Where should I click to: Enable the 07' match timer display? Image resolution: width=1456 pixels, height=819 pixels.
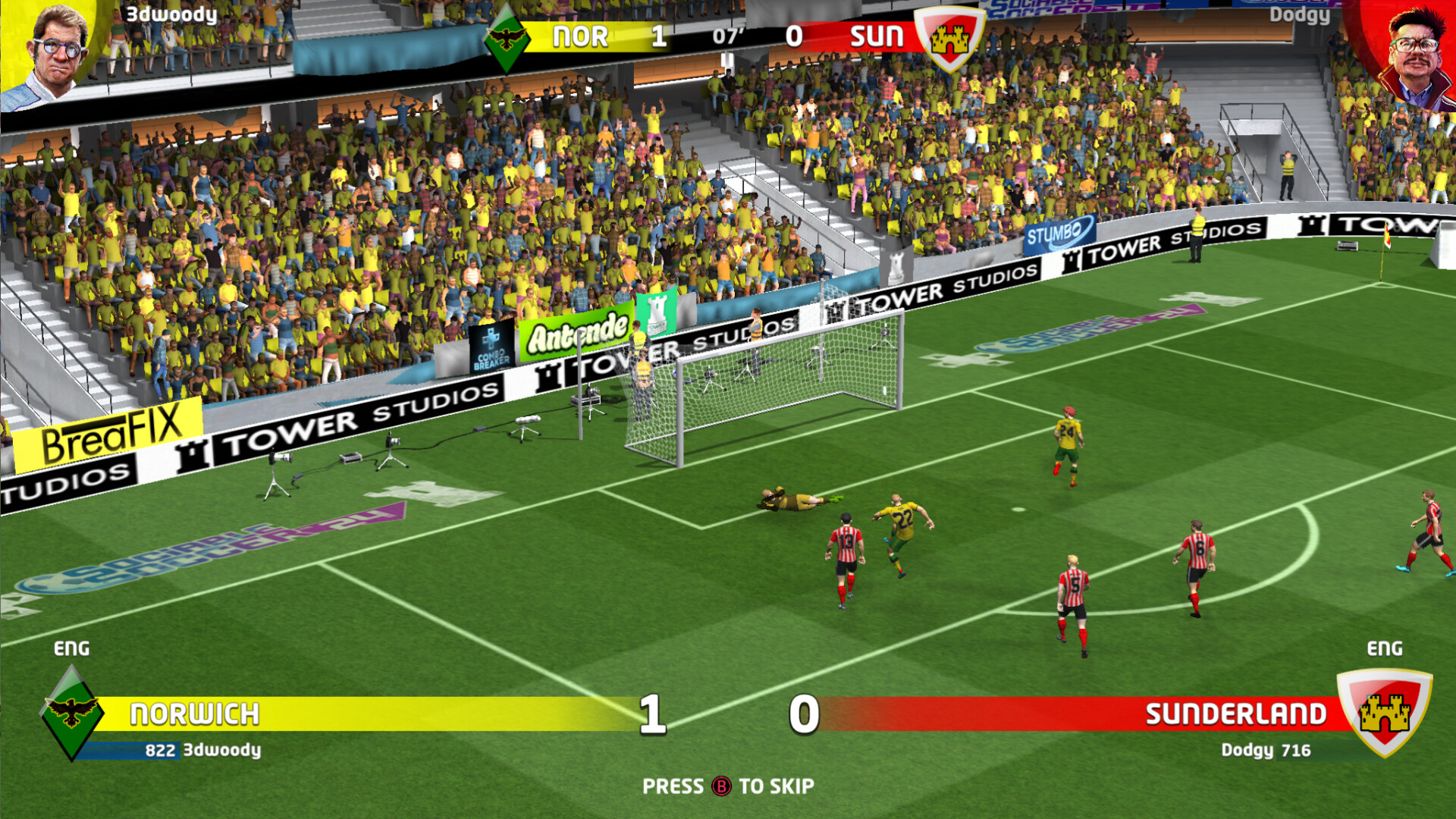pos(726,36)
